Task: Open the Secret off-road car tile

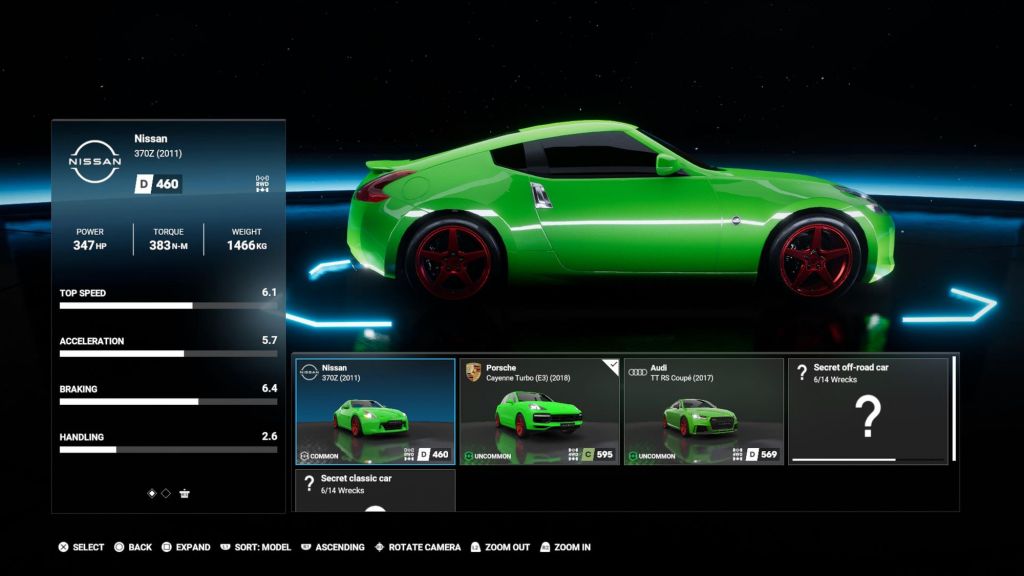Action: coord(867,412)
